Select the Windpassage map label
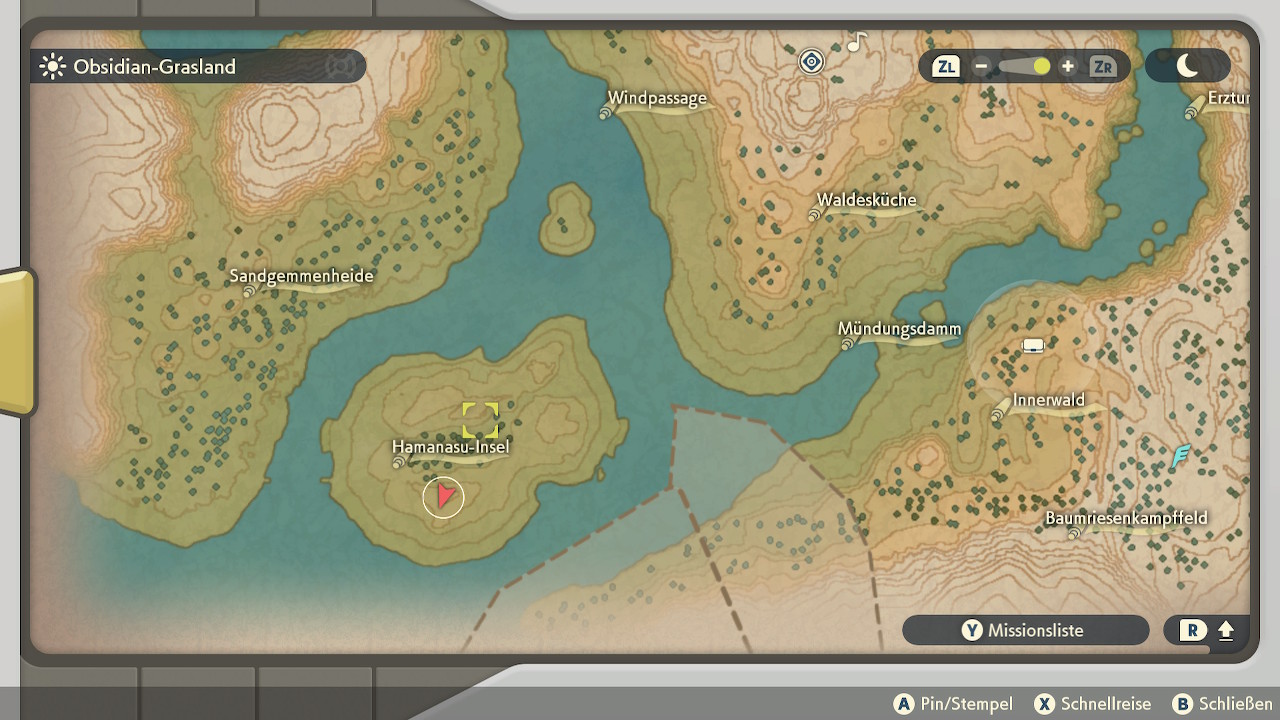The width and height of the screenshot is (1280, 720). point(657,99)
